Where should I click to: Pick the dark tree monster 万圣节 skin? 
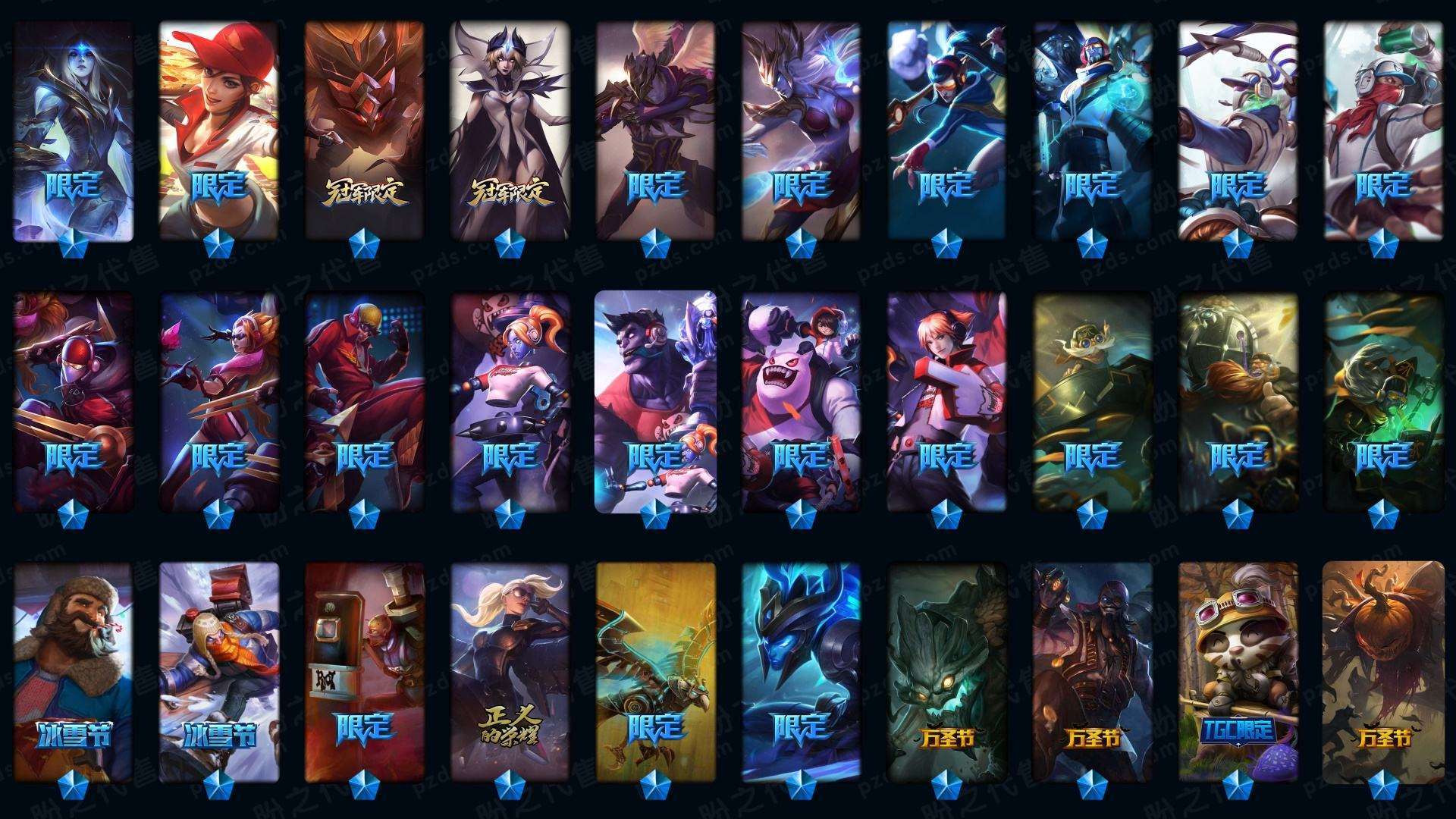[x=946, y=671]
